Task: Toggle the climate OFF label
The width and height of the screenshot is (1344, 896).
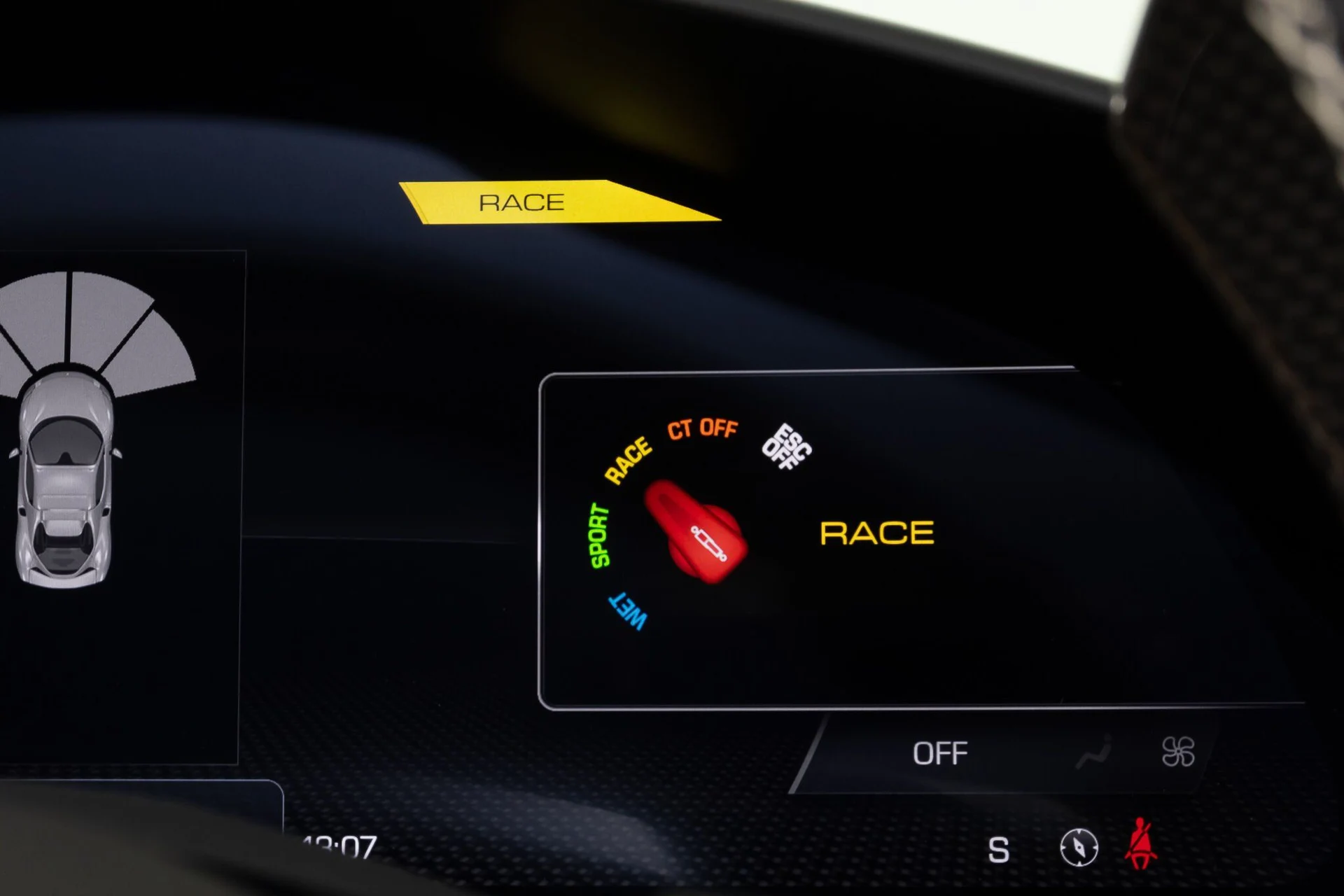Action: point(939,754)
